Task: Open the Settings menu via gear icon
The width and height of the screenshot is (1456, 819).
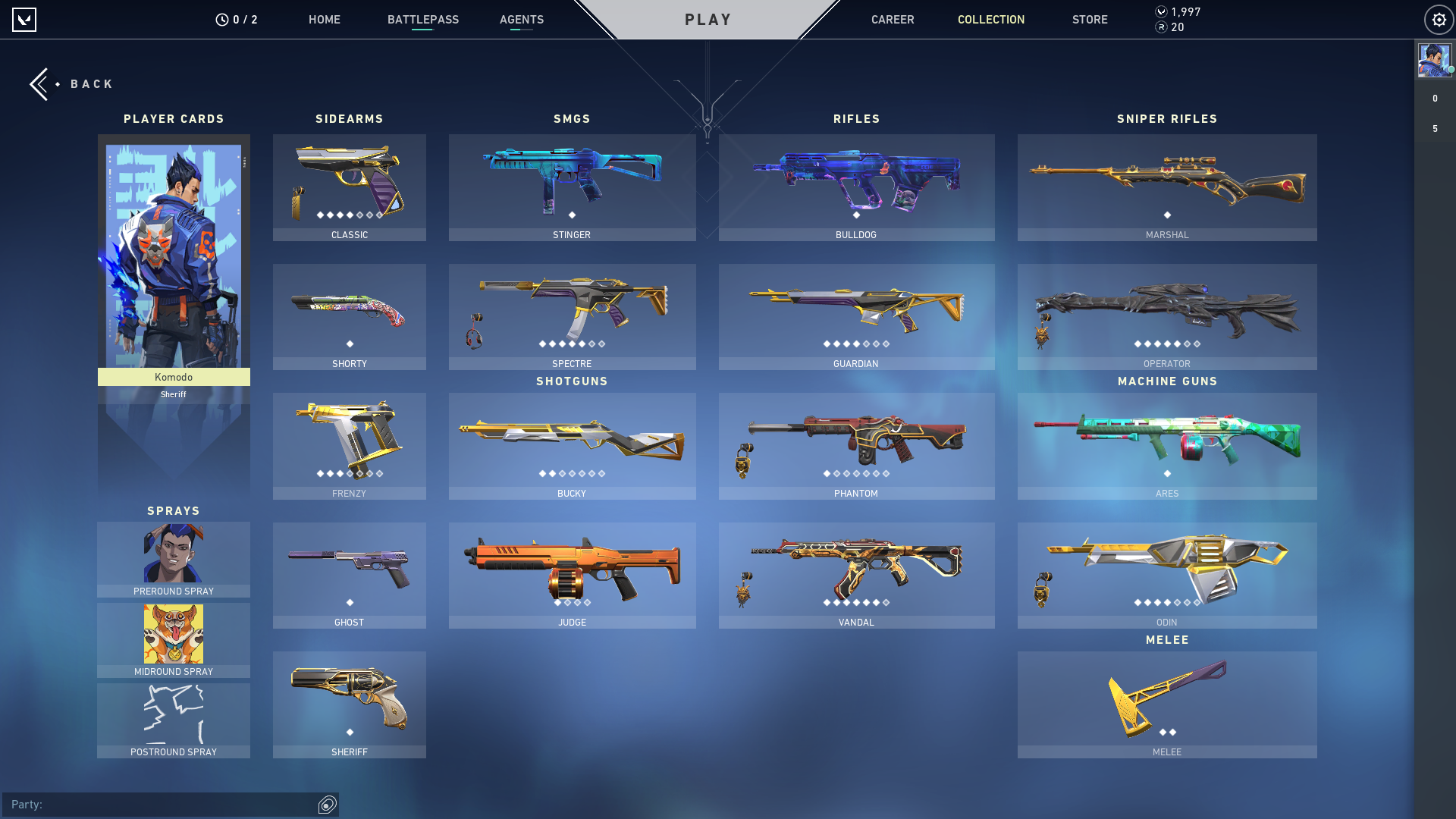Action: click(x=1439, y=19)
